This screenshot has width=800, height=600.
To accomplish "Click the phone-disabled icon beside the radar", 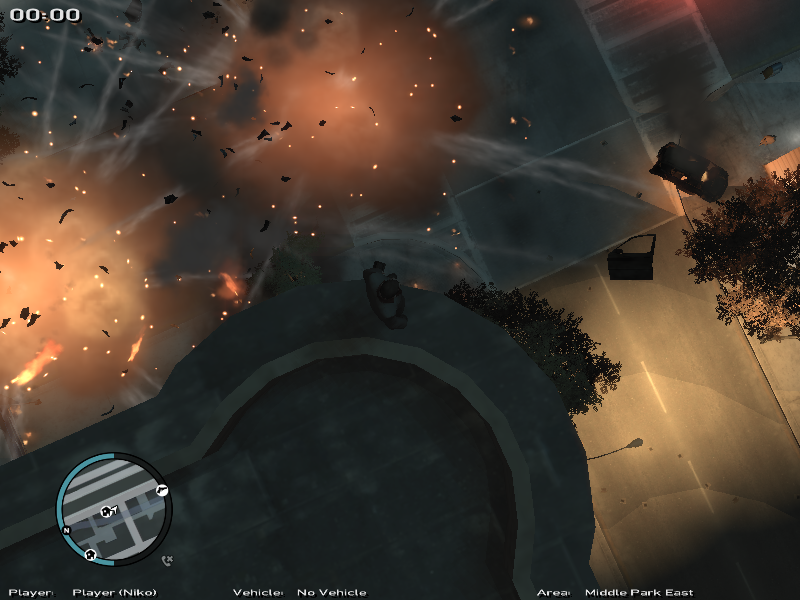I will pyautogui.click(x=167, y=561).
